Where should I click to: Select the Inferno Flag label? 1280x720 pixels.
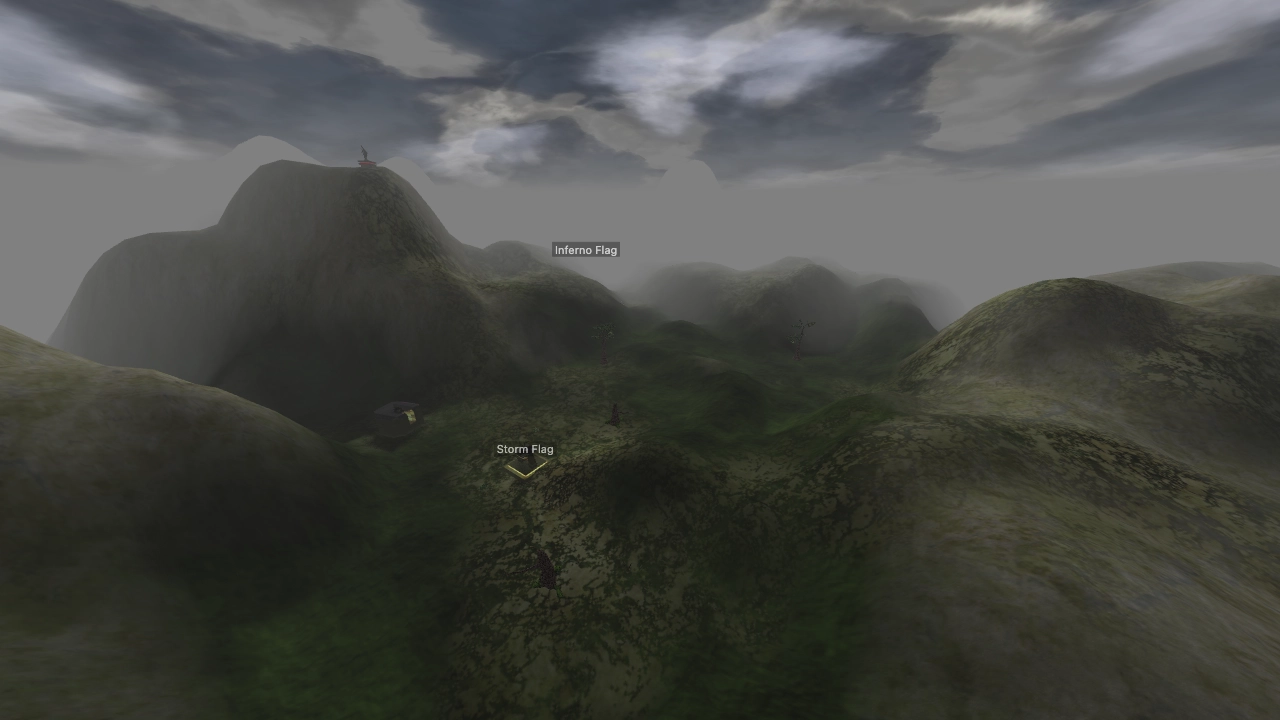coord(586,249)
